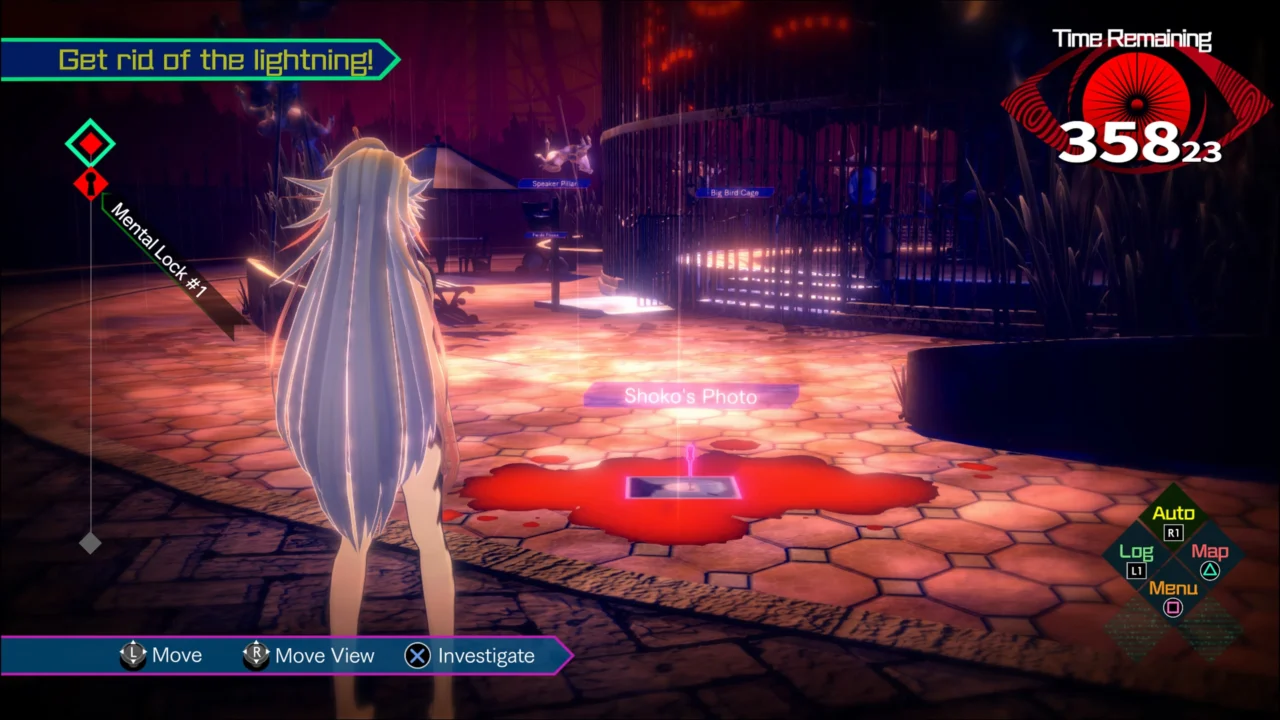Screen dimensions: 1280x720
Task: Click the L1 button icon under Log
Action: point(1135,571)
